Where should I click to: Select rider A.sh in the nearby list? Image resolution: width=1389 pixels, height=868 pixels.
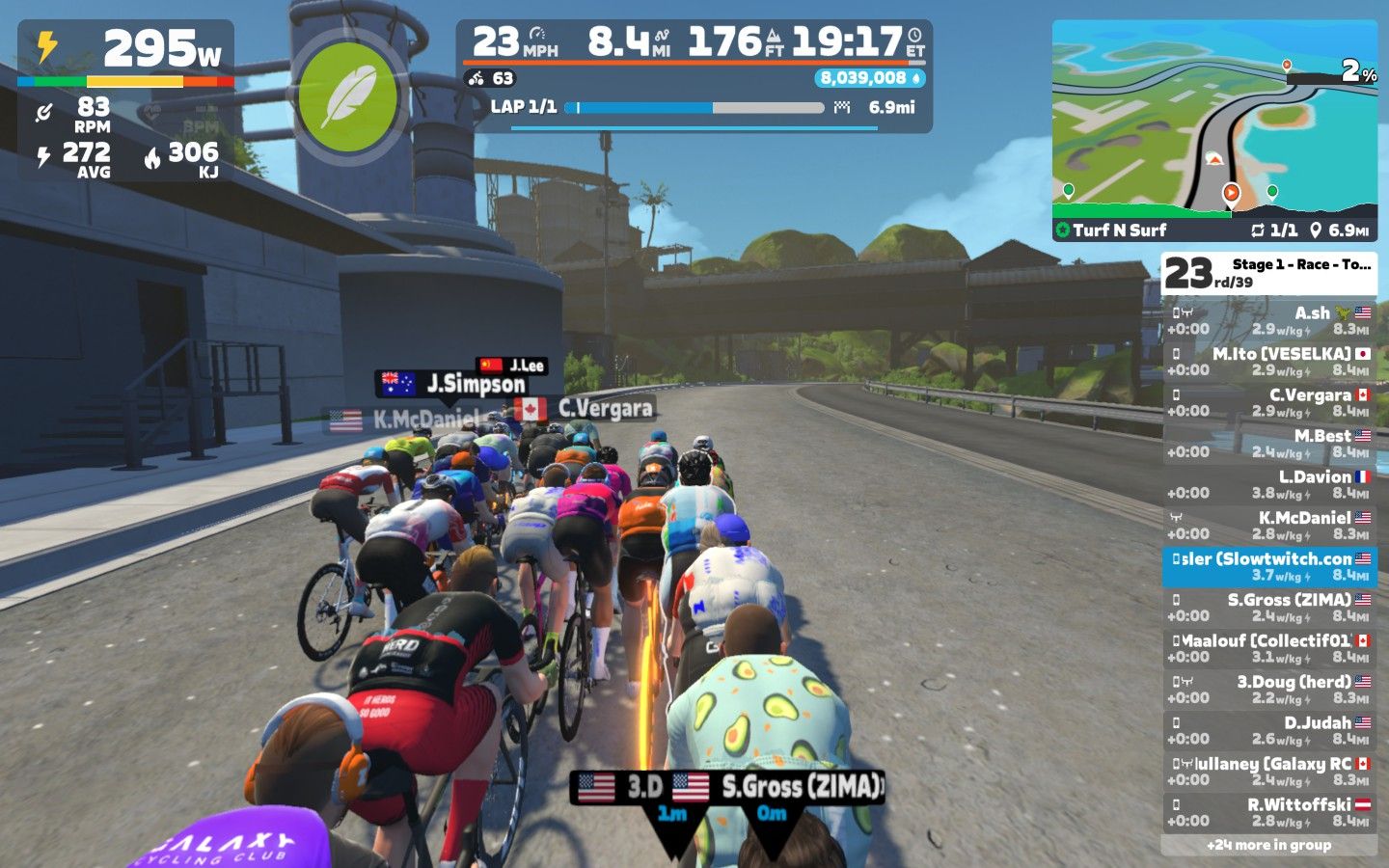tap(1269, 320)
